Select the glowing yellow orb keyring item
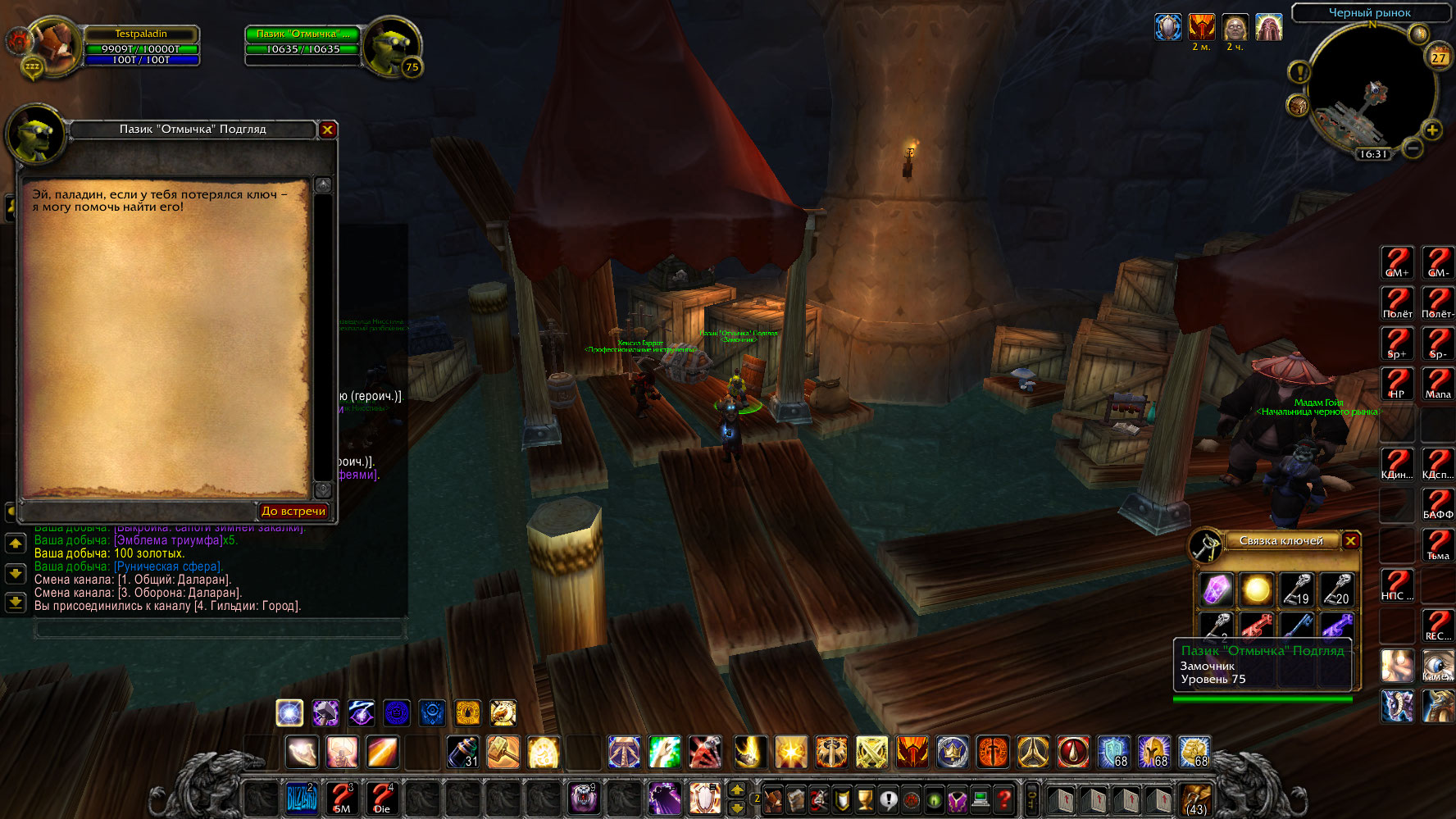This screenshot has height=819, width=1456. [1256, 589]
